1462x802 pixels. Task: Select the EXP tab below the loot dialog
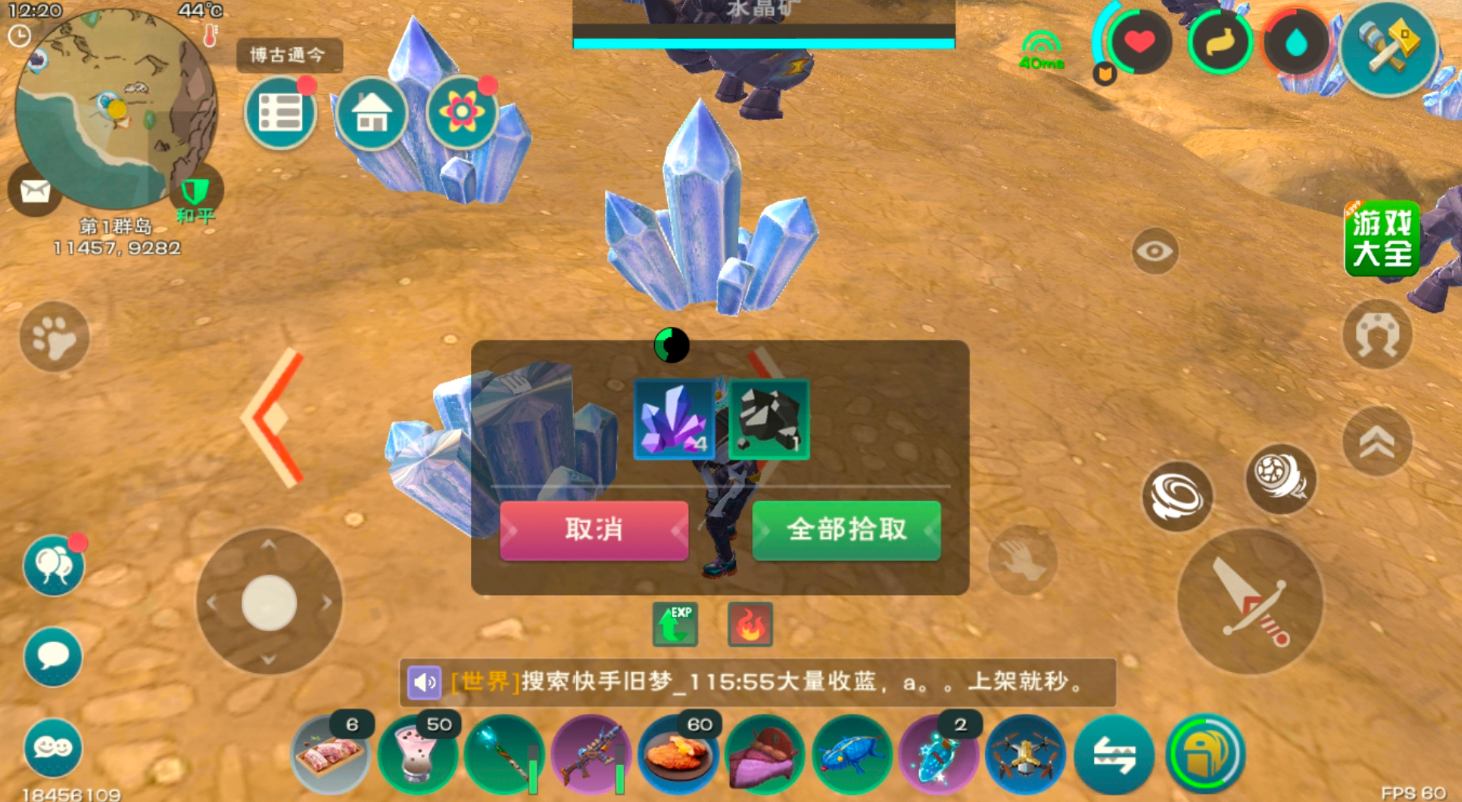click(673, 624)
